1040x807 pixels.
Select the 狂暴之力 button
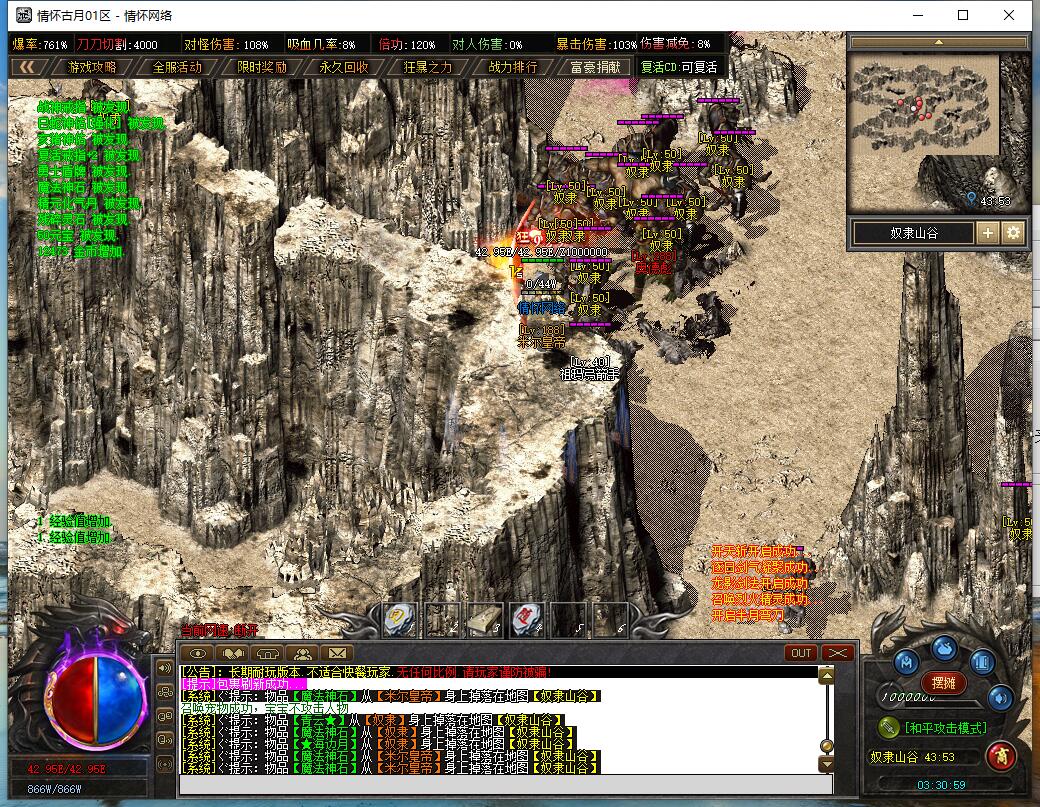tap(428, 67)
